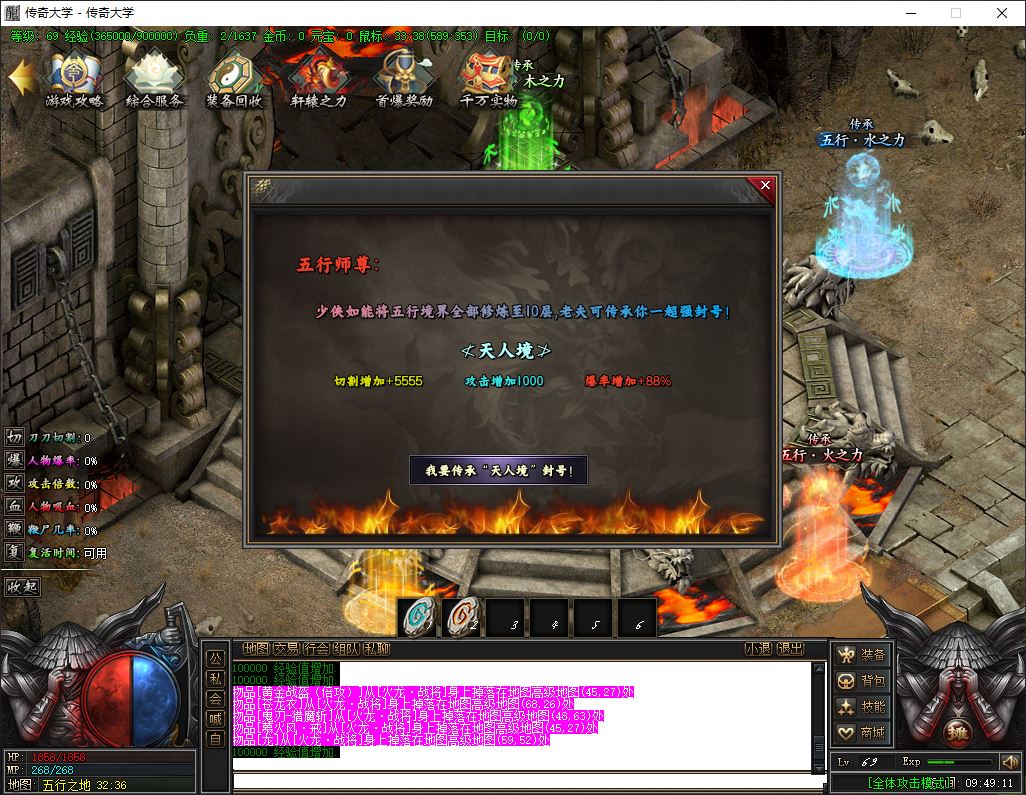Image resolution: width=1026 pixels, height=795 pixels.
Task: Open the 千万实物 treasure chest icon
Action: [x=487, y=79]
